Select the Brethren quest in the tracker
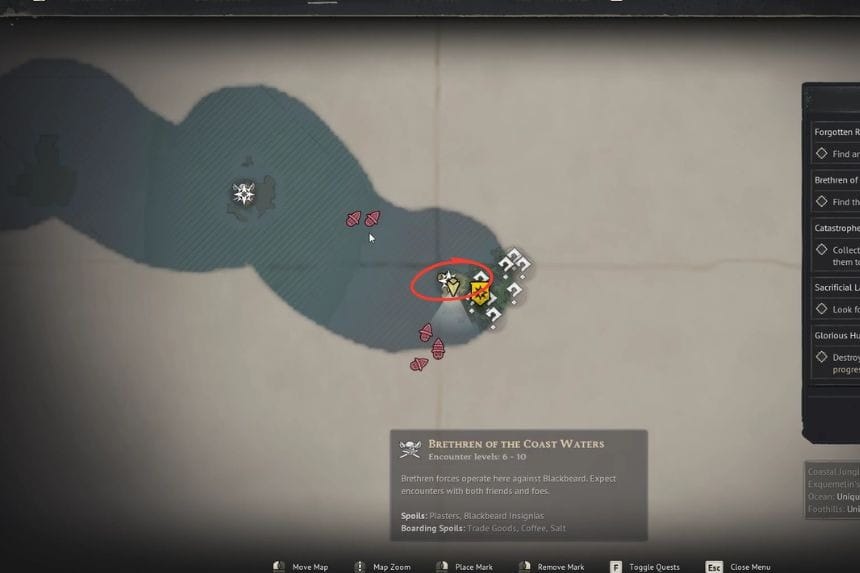Viewport: 860px width, 573px height. pos(836,180)
